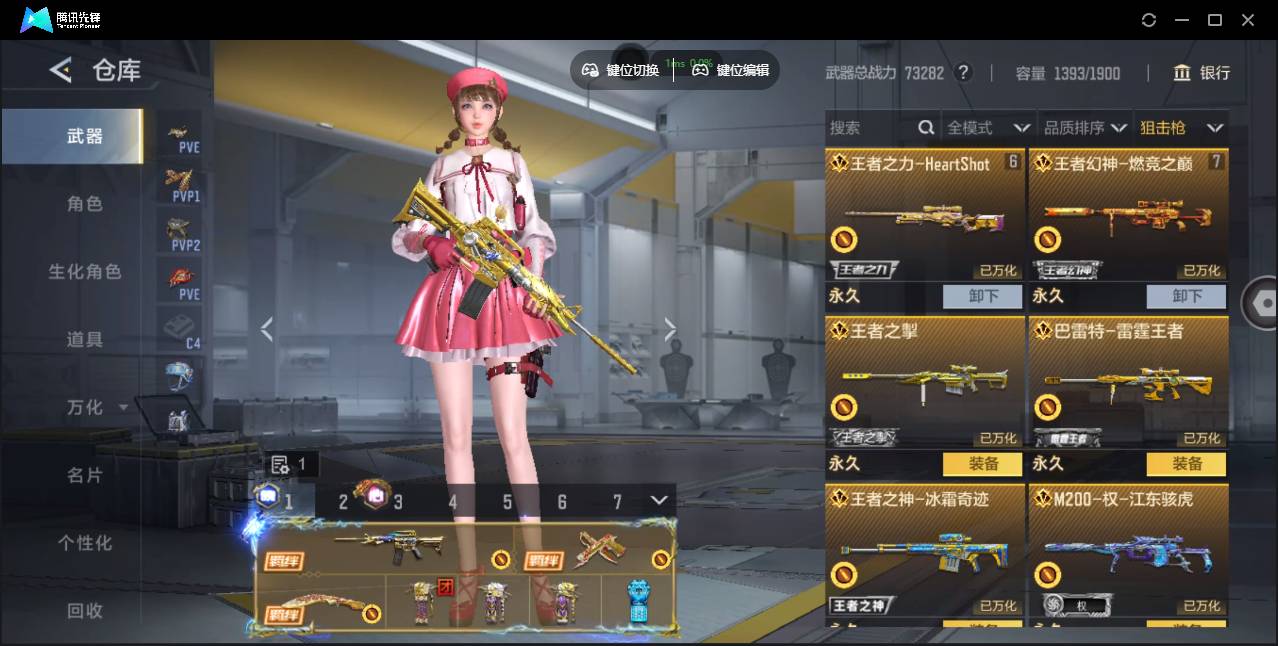Unequip 王者之力-HeartShot with 卸下
Image resolution: width=1278 pixels, height=646 pixels.
click(983, 296)
